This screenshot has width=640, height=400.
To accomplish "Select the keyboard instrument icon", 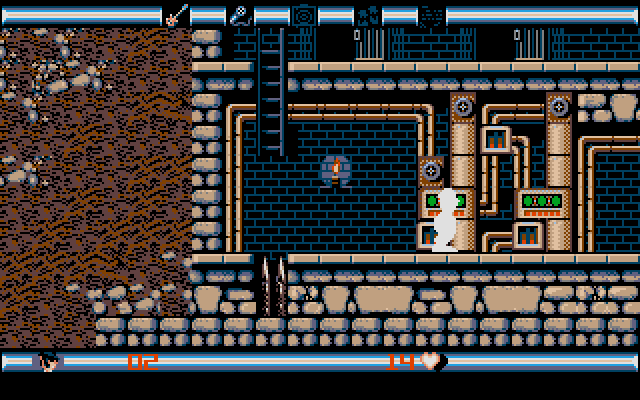I will point(367,15).
